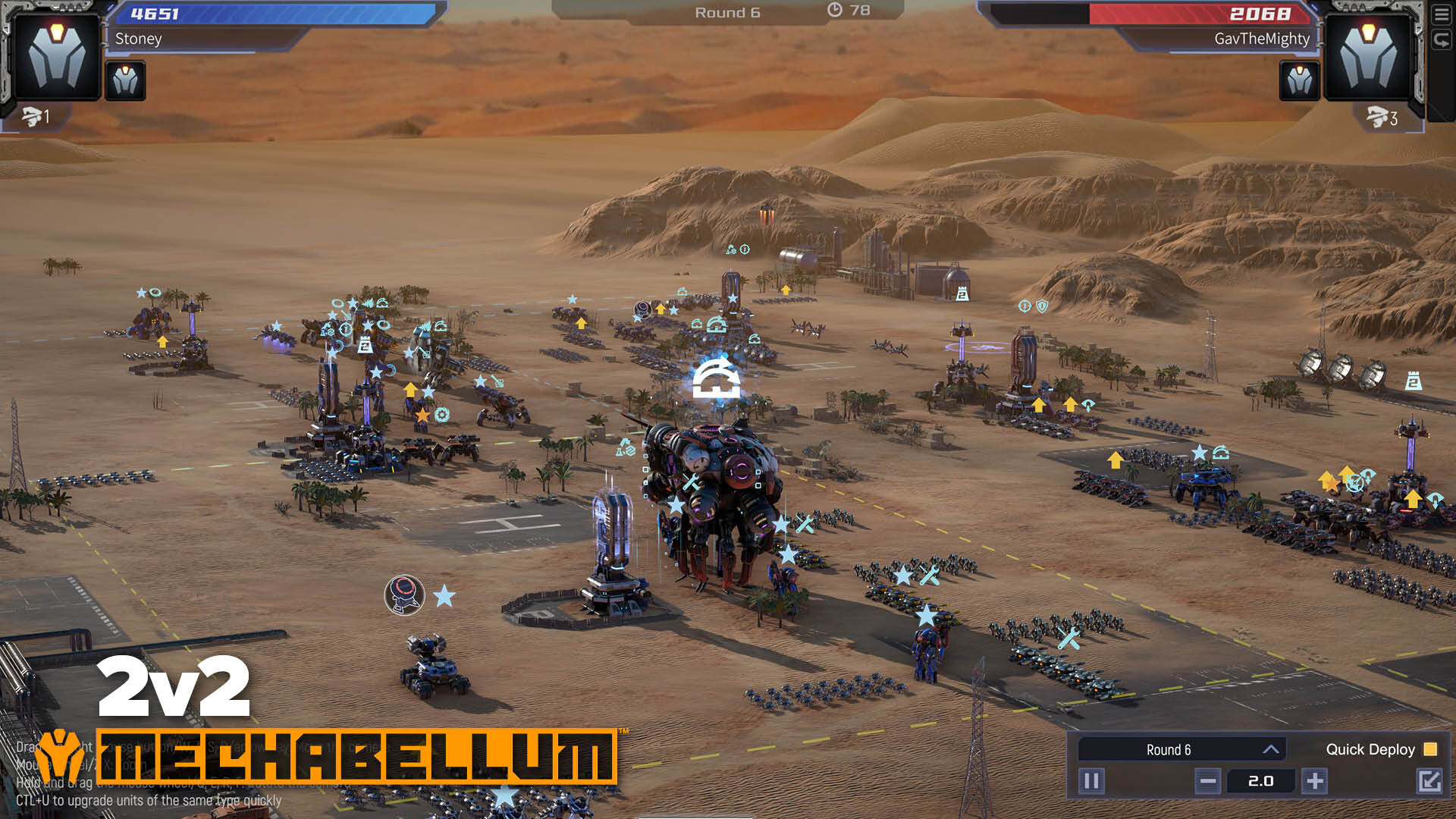Increase the playback speed with plus
The width and height of the screenshot is (1456, 819).
point(1315,780)
